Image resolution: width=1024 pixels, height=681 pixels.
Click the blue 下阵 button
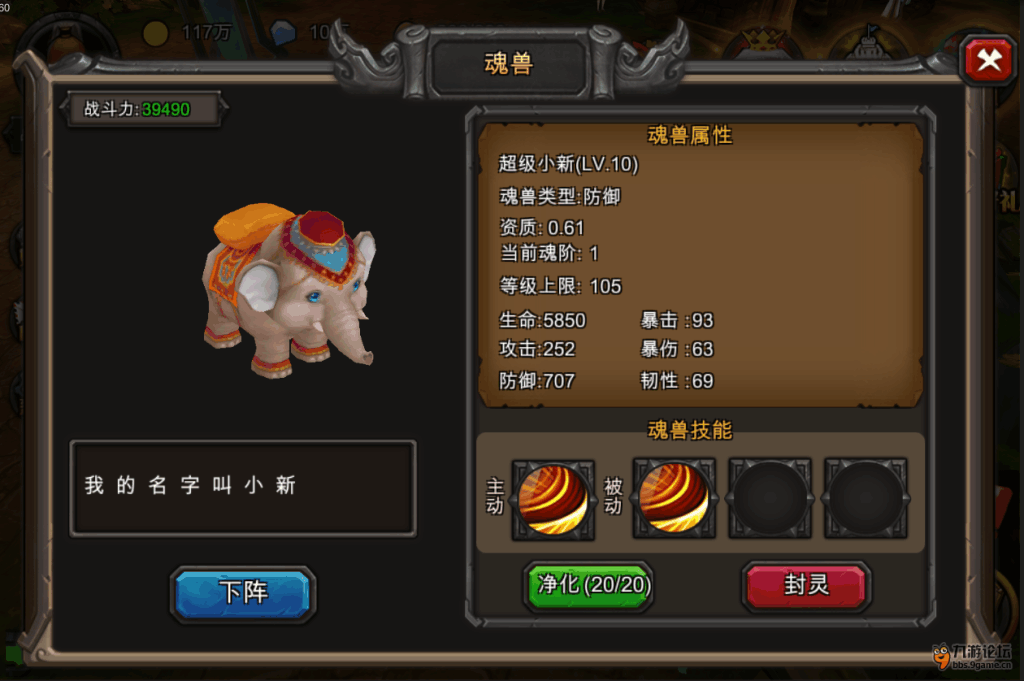(x=243, y=593)
